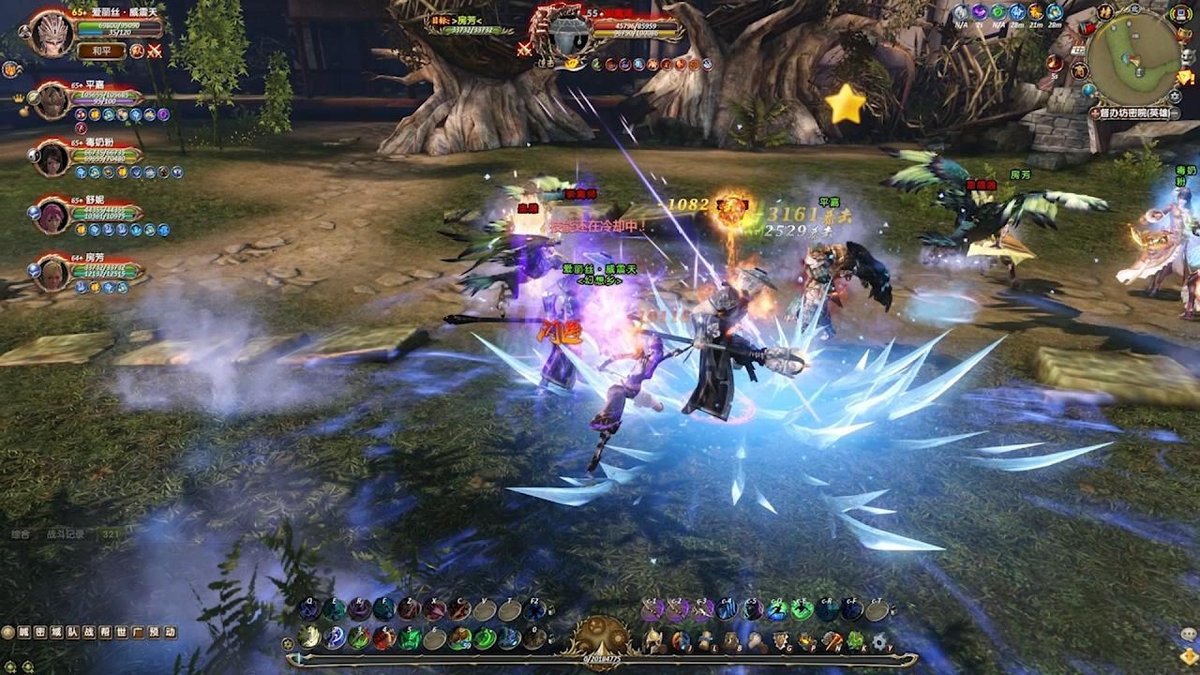The height and width of the screenshot is (675, 1200).
Task: Activate the skill on the Q slot
Action: (310, 609)
